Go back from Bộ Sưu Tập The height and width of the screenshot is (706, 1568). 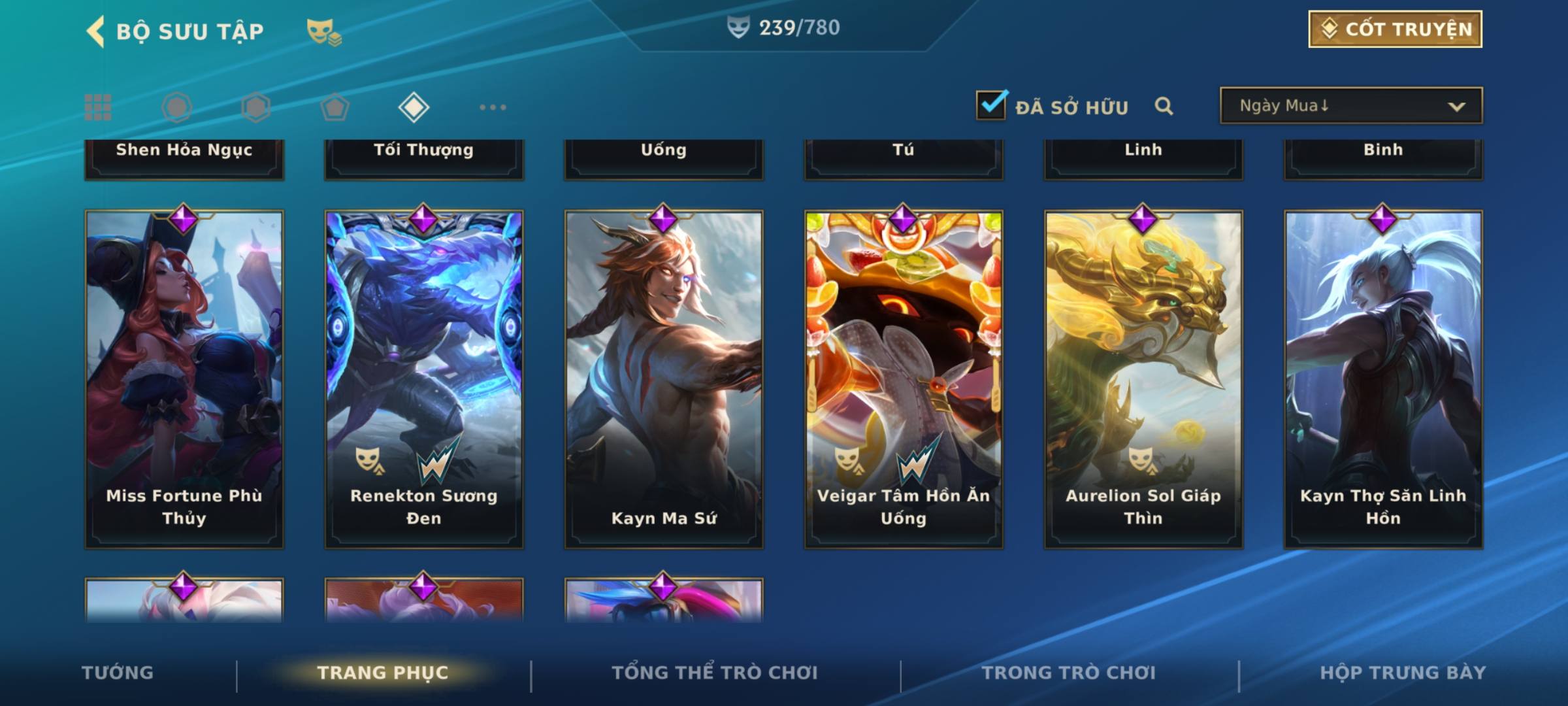95,31
